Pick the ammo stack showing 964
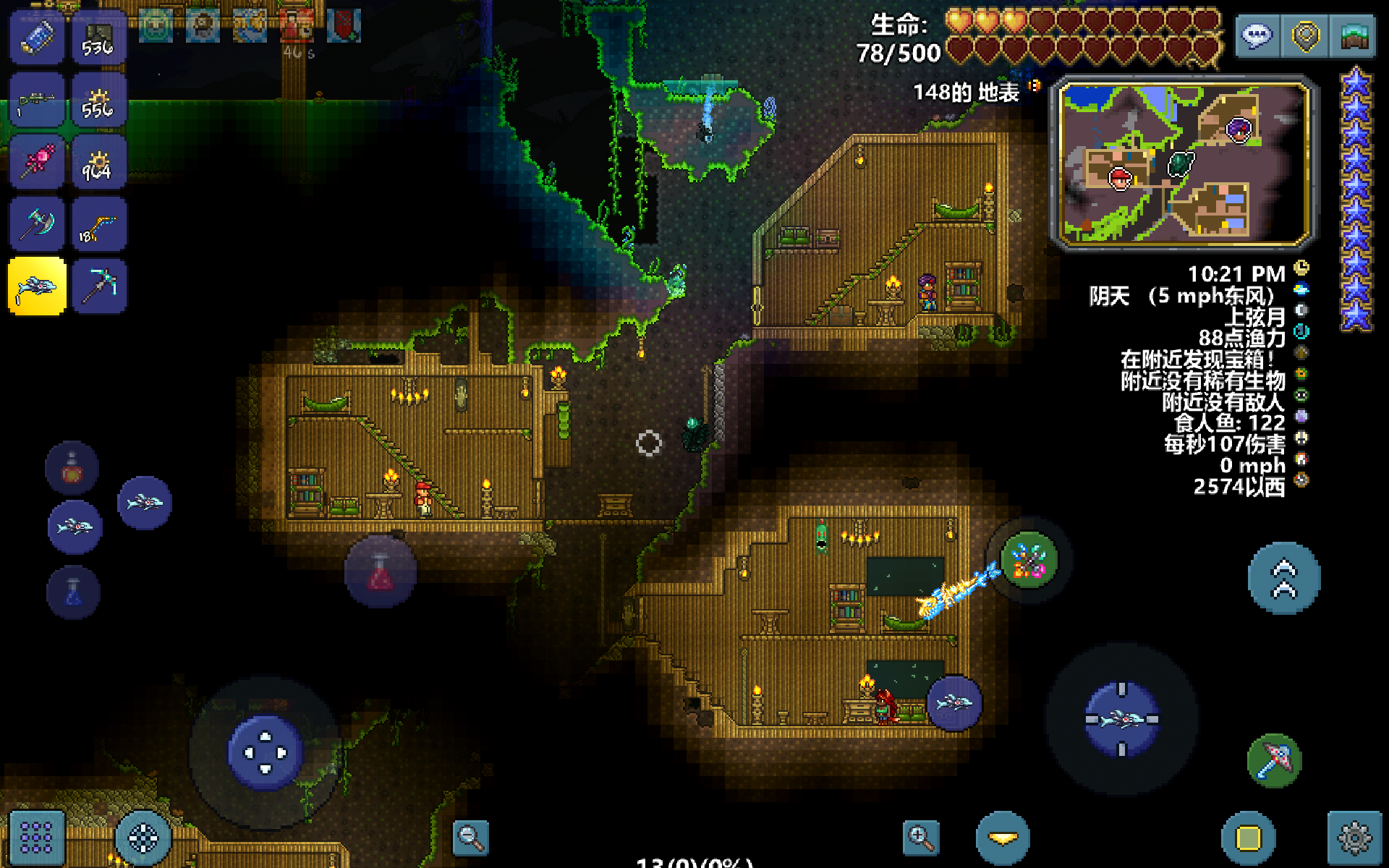Image resolution: width=1389 pixels, height=868 pixels. tap(99, 163)
